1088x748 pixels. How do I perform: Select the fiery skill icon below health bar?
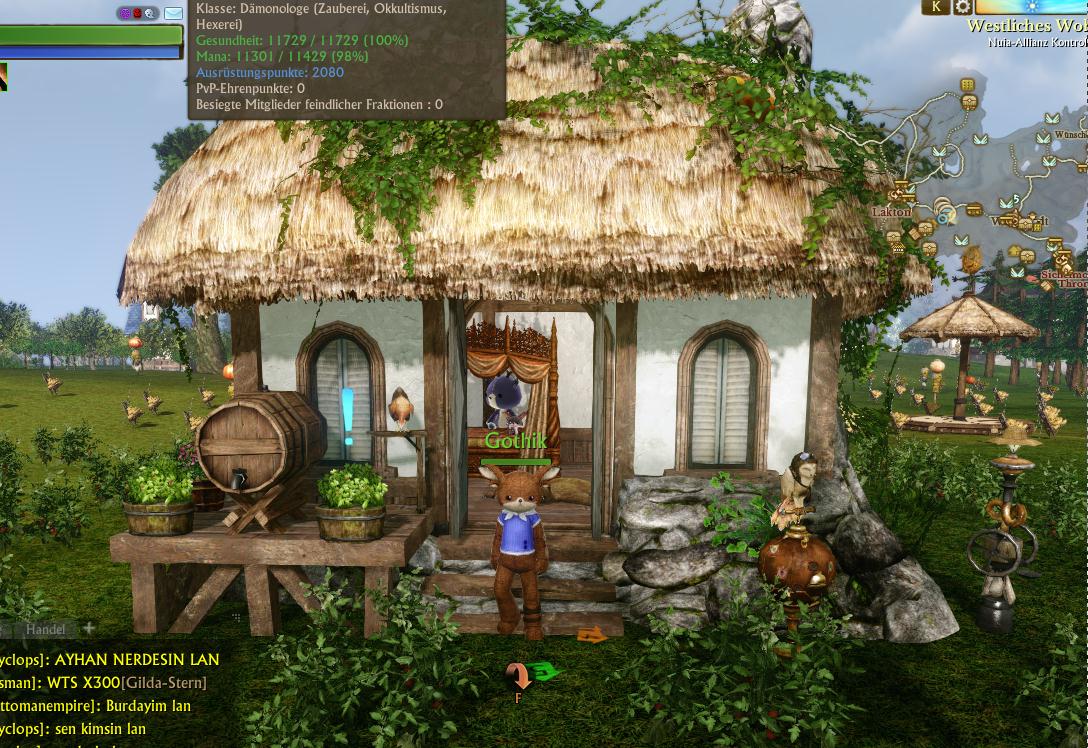pos(2,77)
